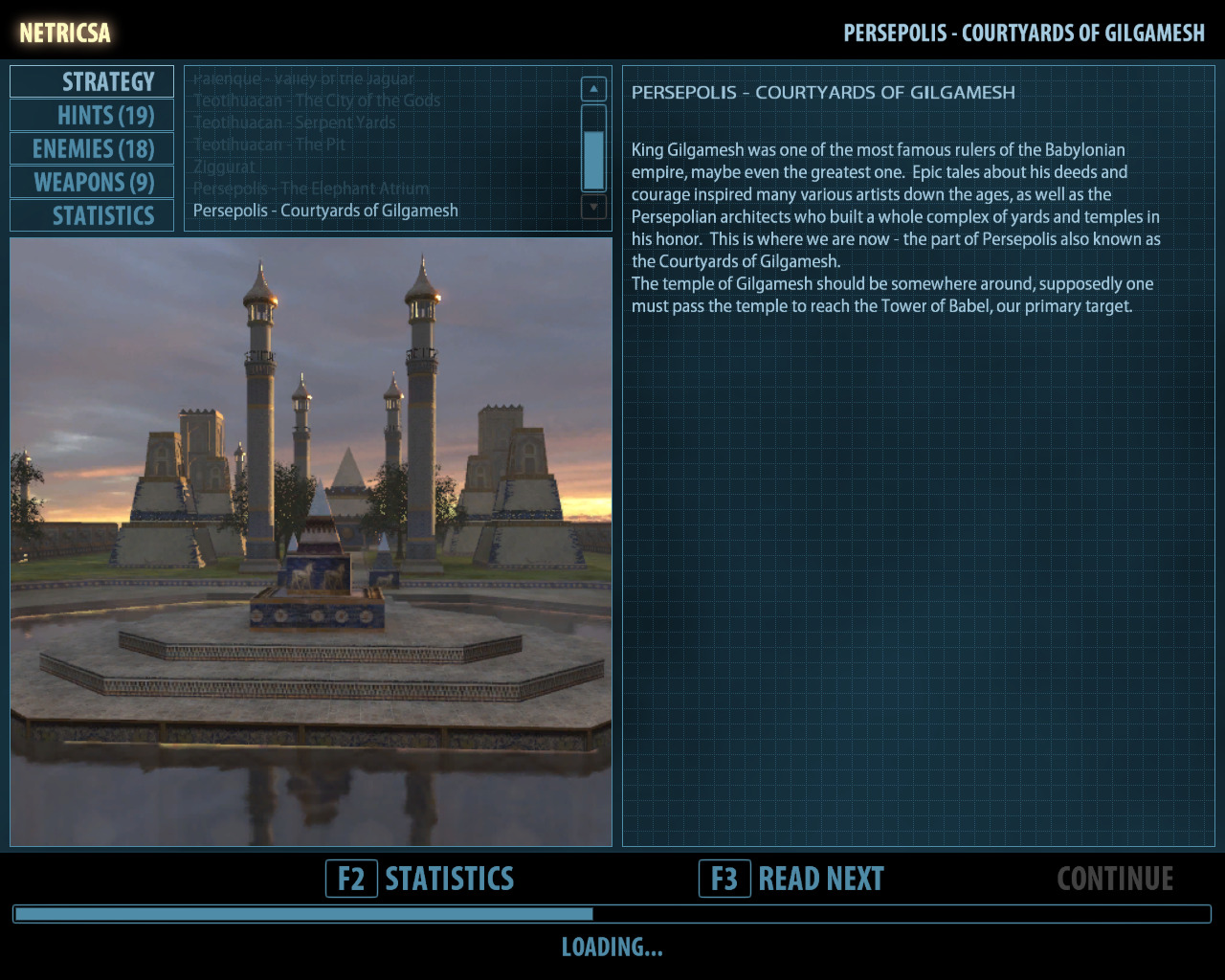
Task: Click the Courtyards of Gilgamesh preview image
Action: [311, 542]
